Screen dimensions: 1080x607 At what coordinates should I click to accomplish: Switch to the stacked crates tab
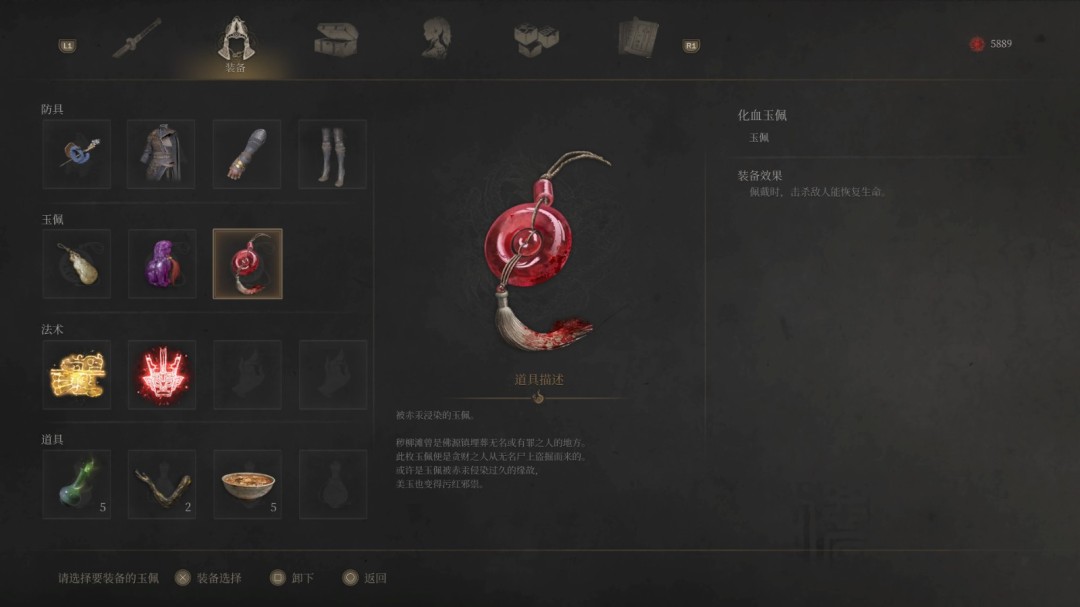536,38
